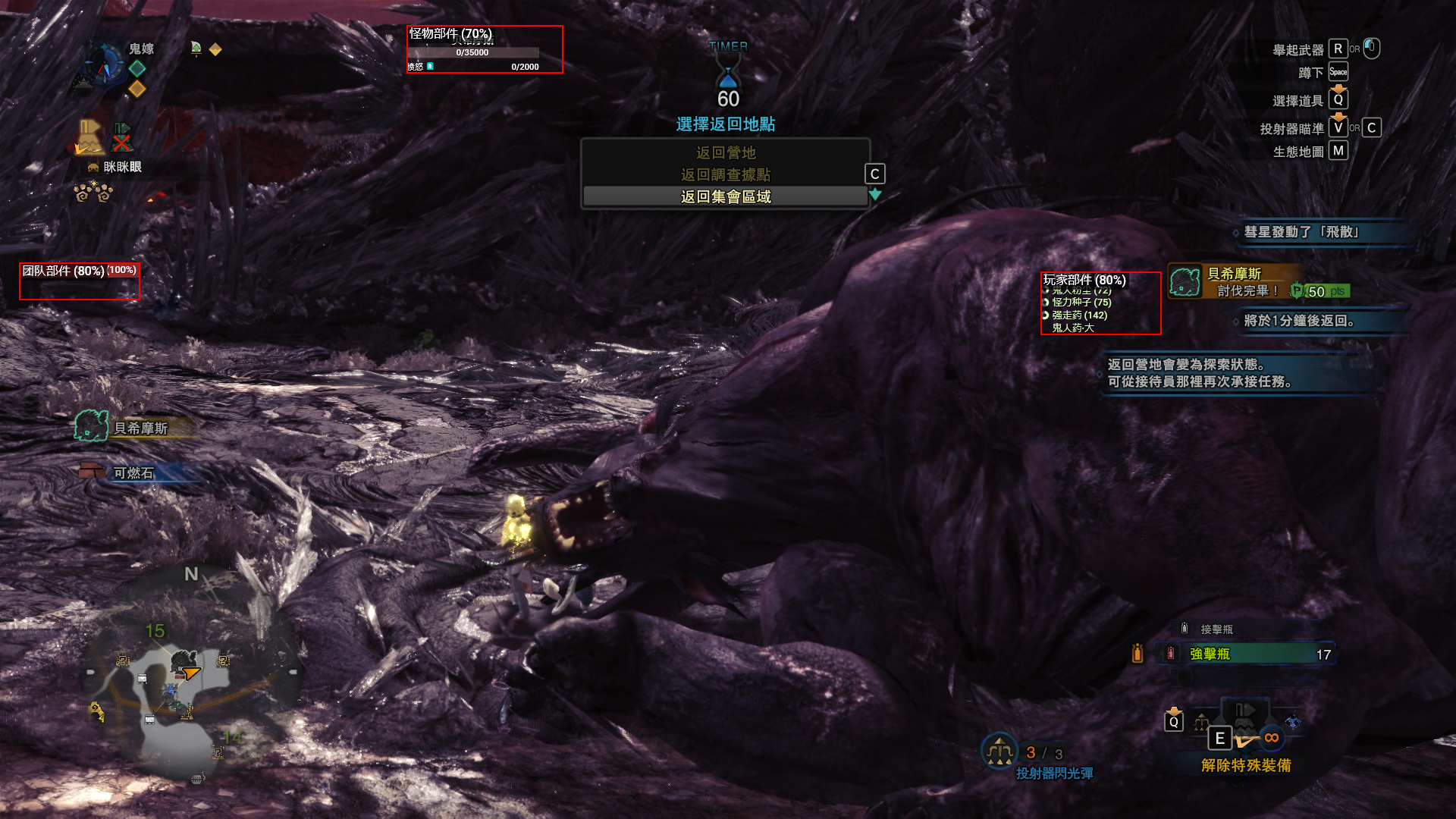Click the 怪物部件 overlay panel
Viewport: 1456px width, 819px height.
point(485,49)
